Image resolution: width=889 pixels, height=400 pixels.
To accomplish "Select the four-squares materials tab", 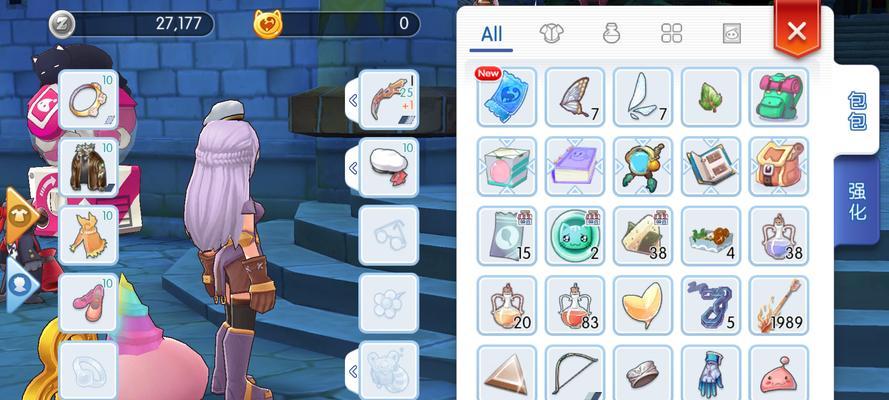I will tap(671, 34).
